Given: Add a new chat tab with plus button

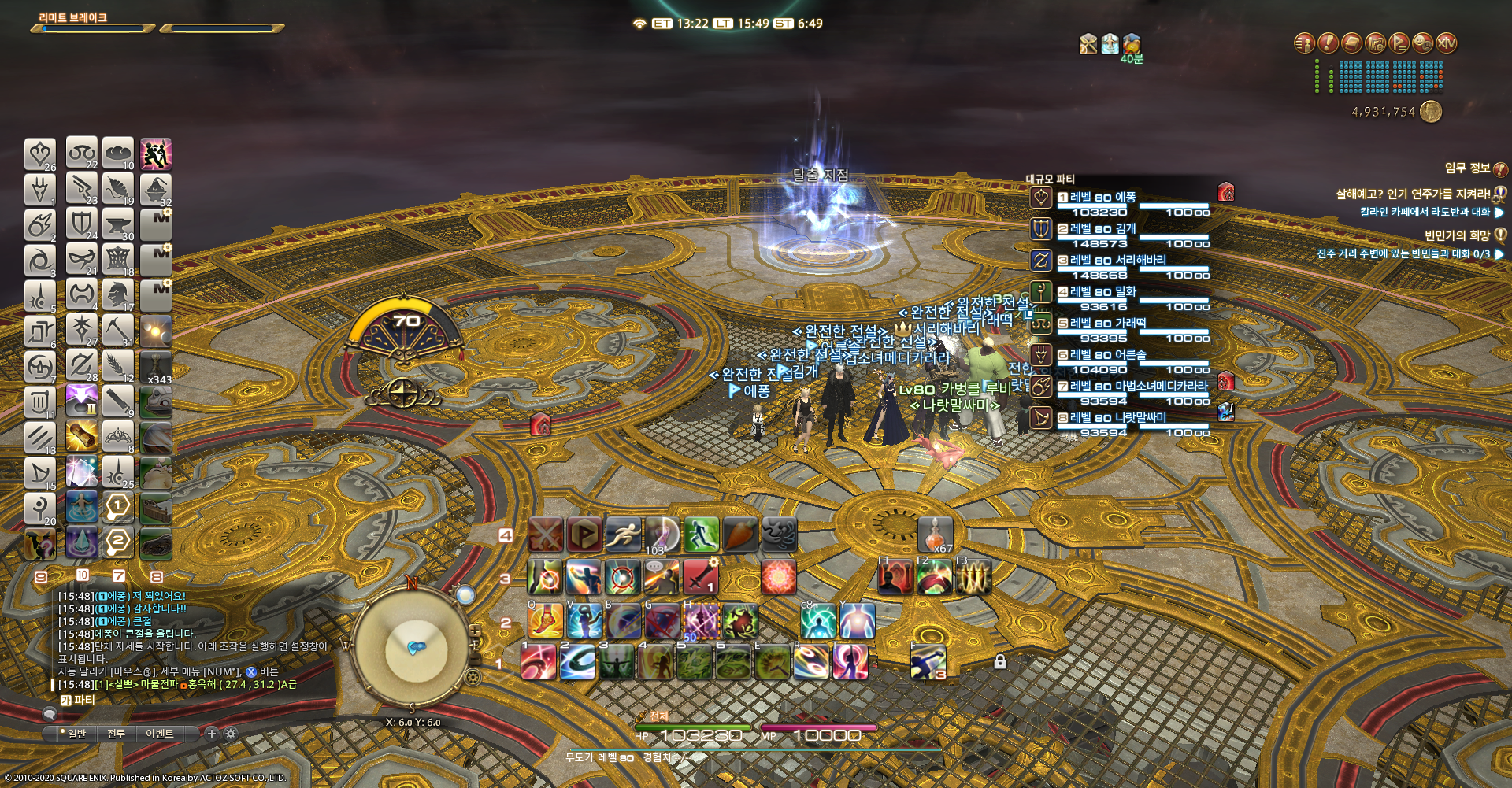Looking at the screenshot, I should [x=211, y=734].
